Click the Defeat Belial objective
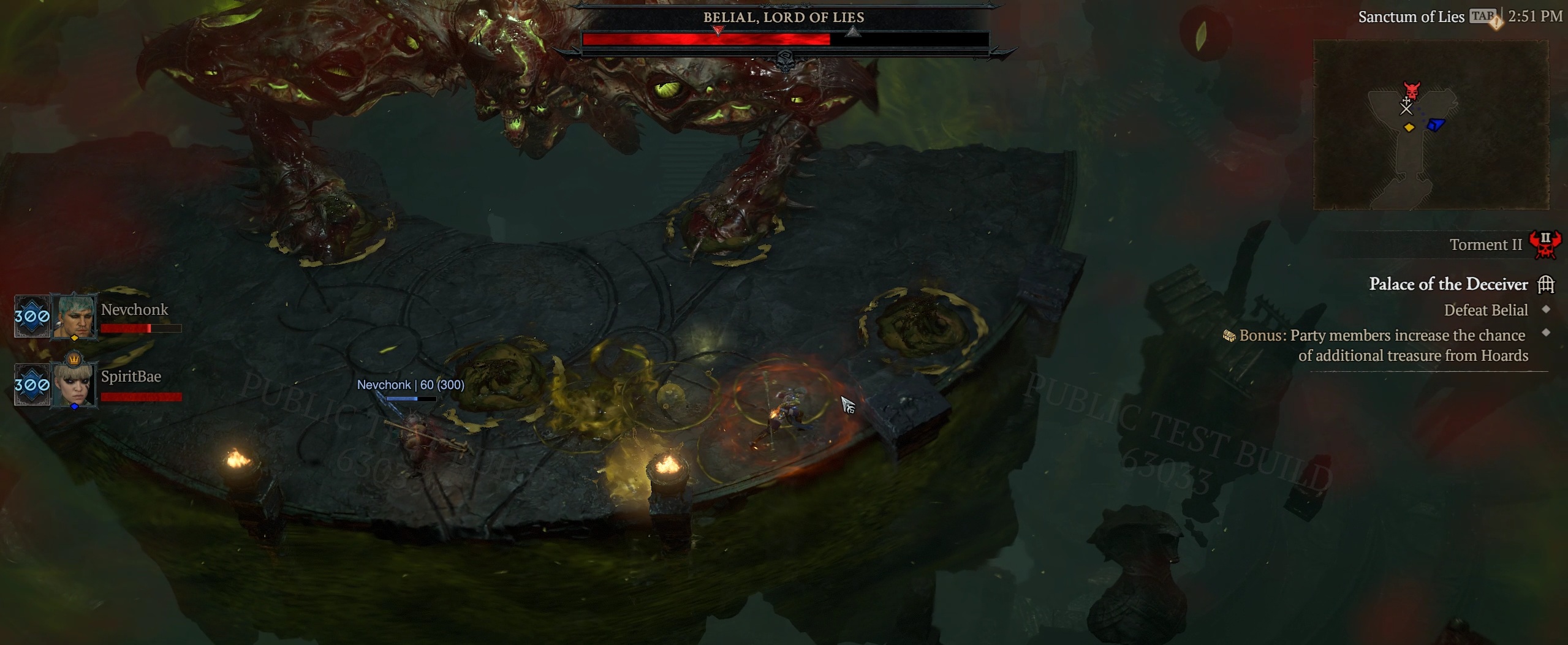1568x645 pixels. tap(1485, 311)
